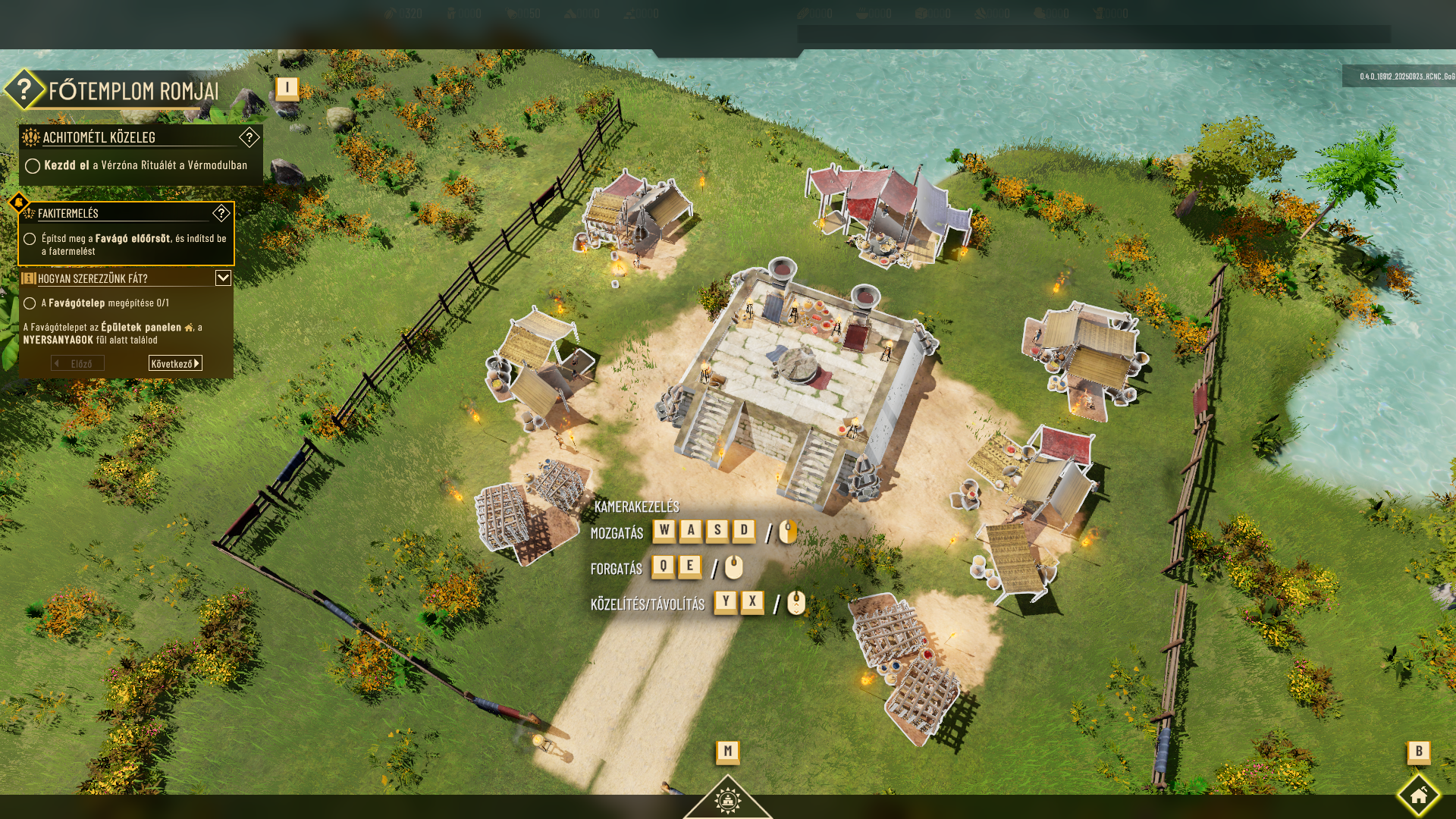Open the help icon beside Főtemplom Romjai
Image resolution: width=1456 pixels, height=819 pixels.
[x=24, y=89]
